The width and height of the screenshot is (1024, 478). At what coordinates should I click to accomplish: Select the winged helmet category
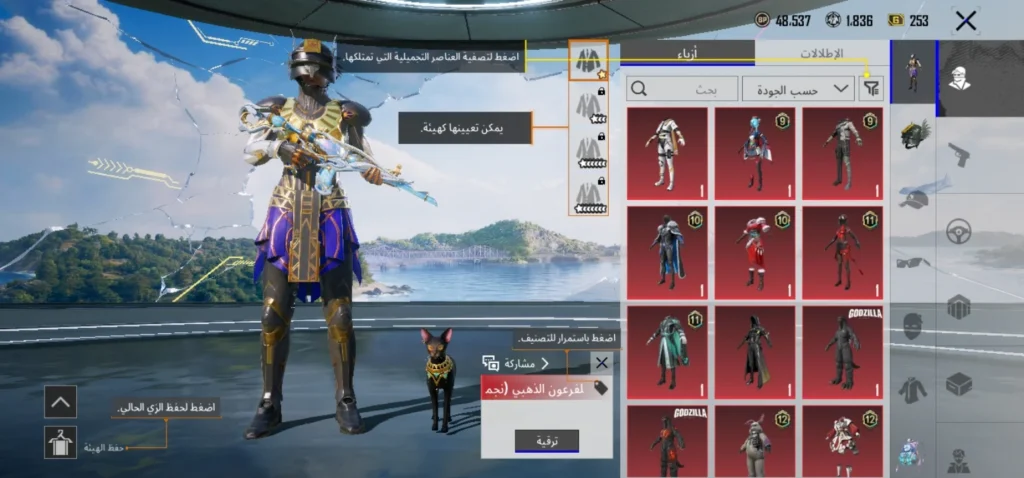(913, 134)
